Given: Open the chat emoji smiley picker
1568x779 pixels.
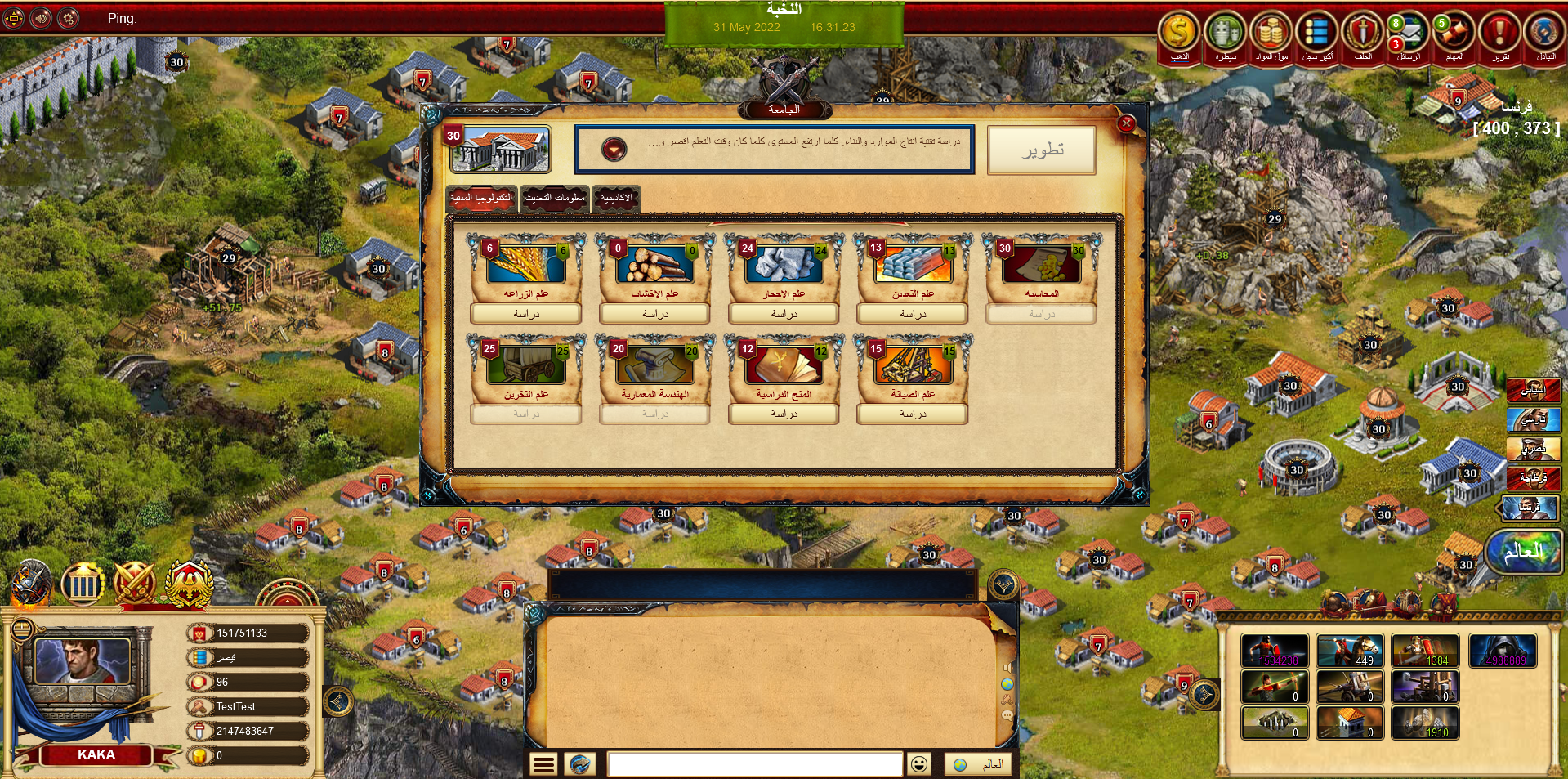Looking at the screenshot, I should (919, 764).
